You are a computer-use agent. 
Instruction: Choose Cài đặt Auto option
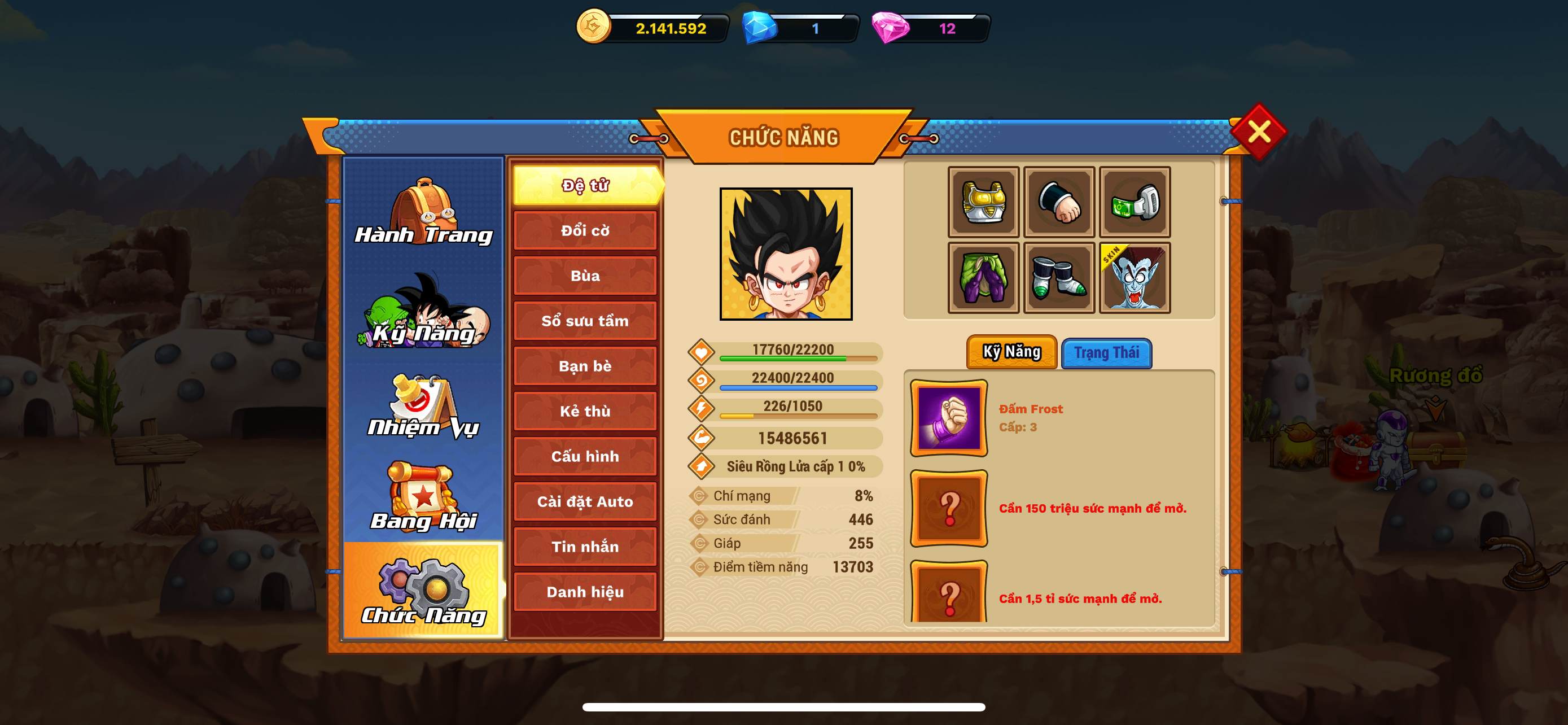coord(585,501)
